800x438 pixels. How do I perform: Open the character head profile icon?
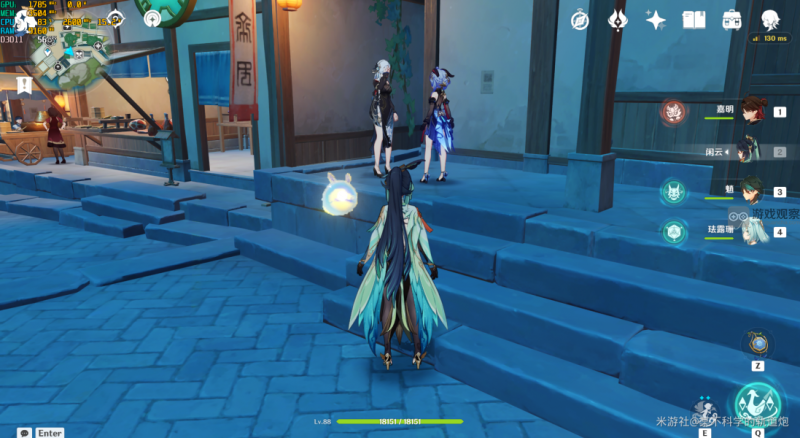(x=770, y=20)
